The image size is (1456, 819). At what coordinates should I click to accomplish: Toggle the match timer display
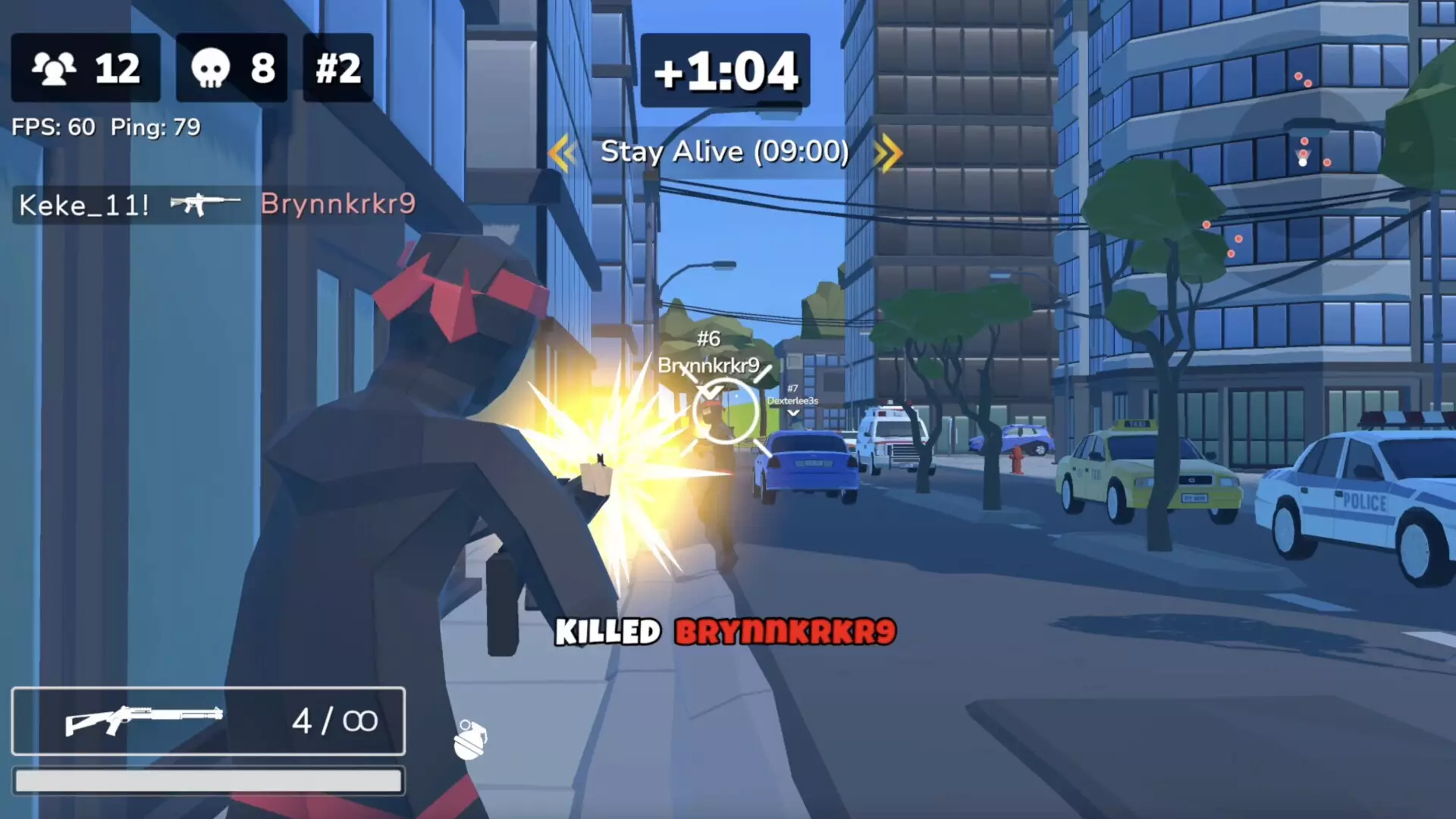click(x=724, y=70)
